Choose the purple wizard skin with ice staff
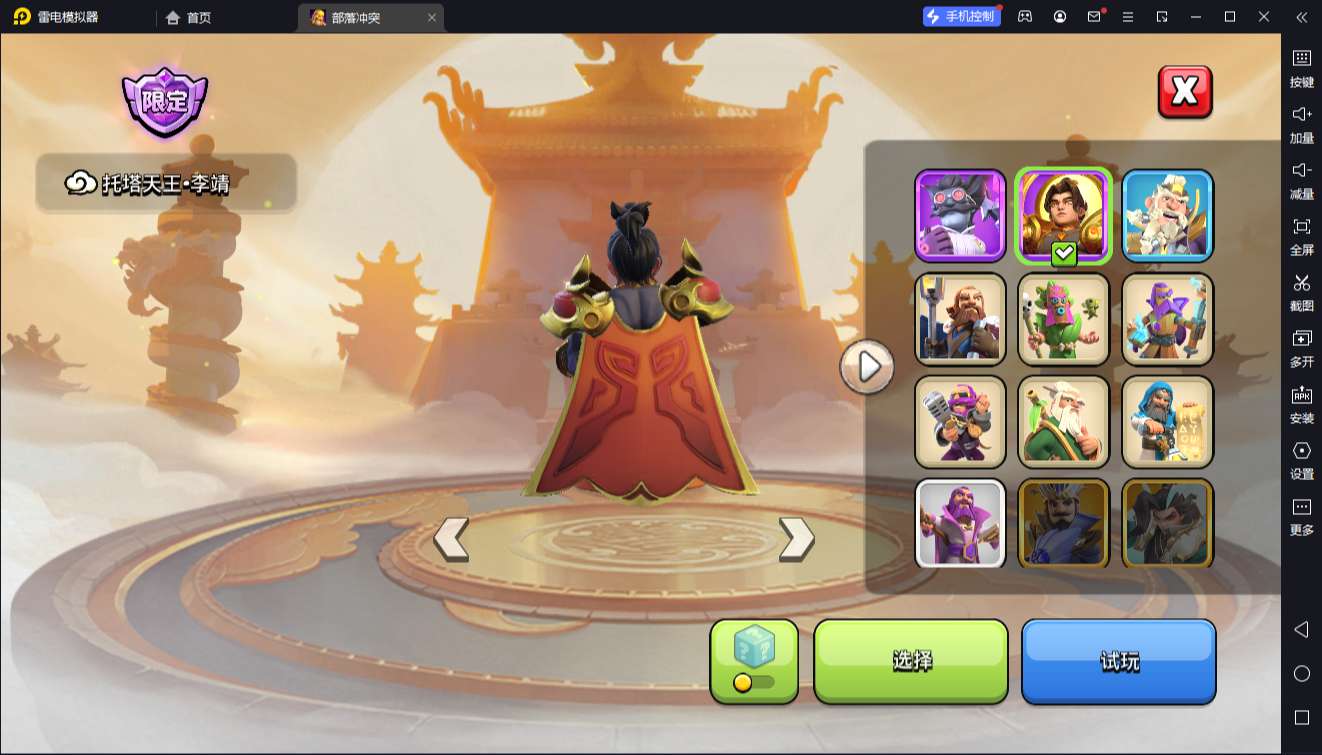 pos(1167,319)
